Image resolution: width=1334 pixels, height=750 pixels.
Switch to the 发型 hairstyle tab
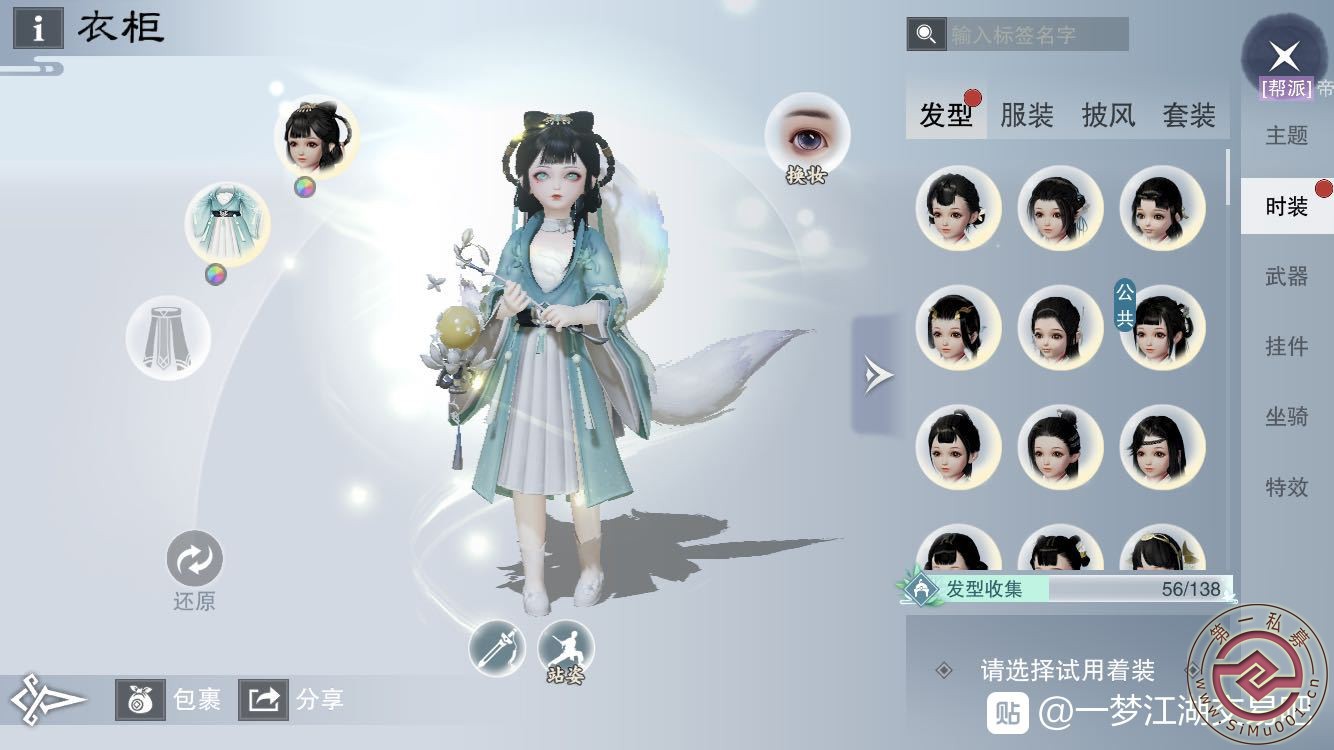[x=946, y=115]
